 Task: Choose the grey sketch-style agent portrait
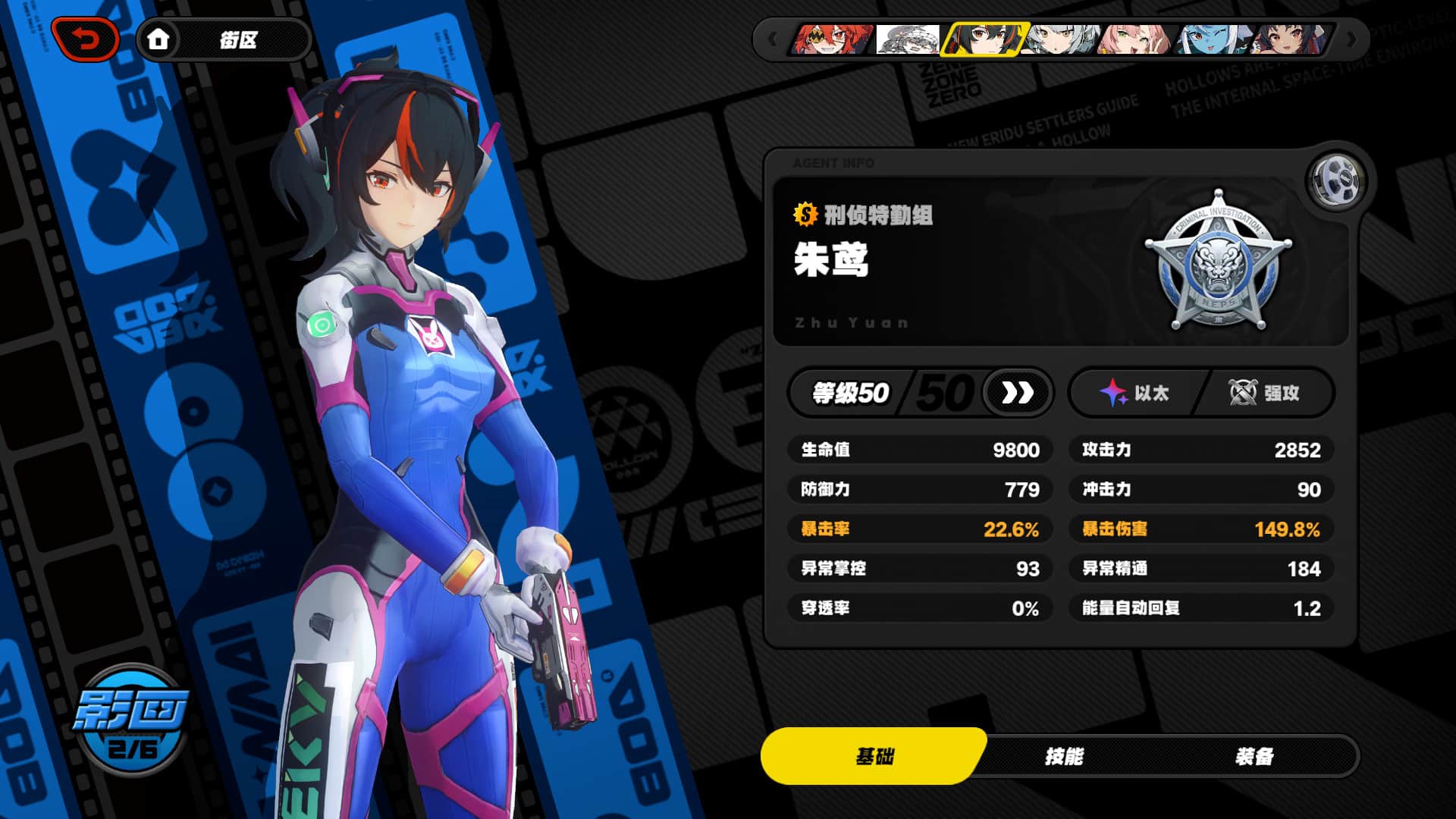tap(908, 39)
